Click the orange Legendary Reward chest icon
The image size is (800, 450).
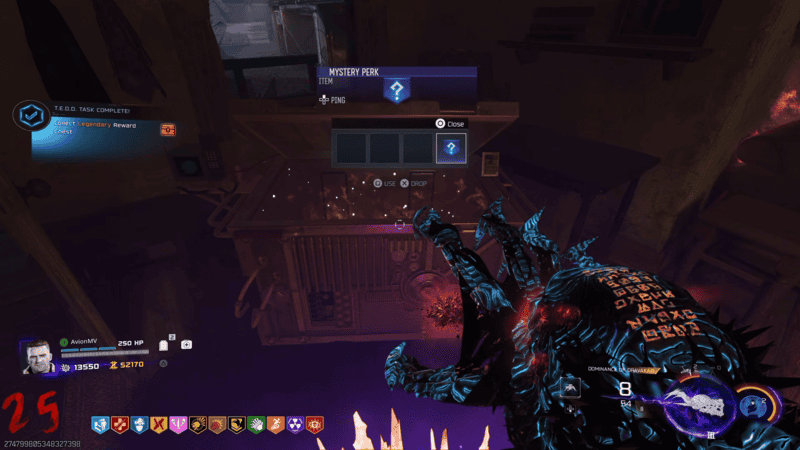click(x=168, y=130)
